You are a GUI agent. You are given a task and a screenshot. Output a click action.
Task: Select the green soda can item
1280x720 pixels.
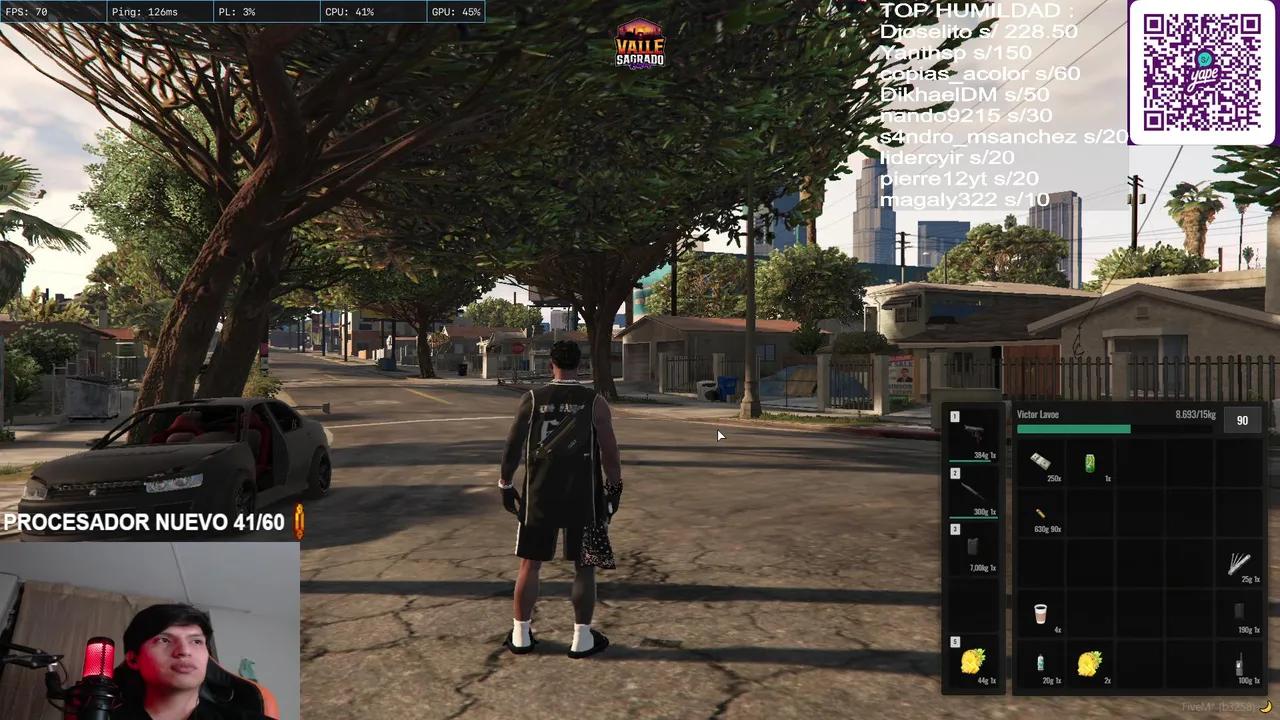1089,461
